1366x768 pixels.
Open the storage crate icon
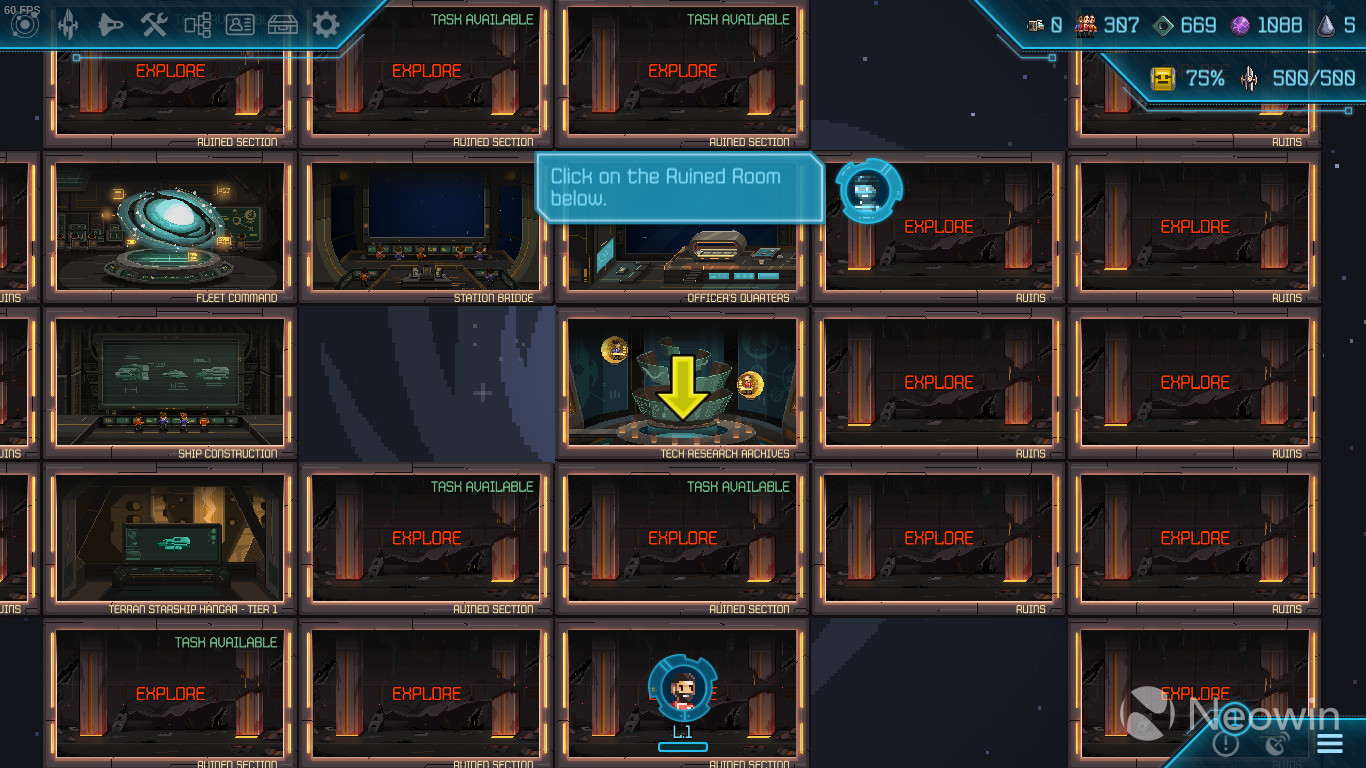coord(281,25)
